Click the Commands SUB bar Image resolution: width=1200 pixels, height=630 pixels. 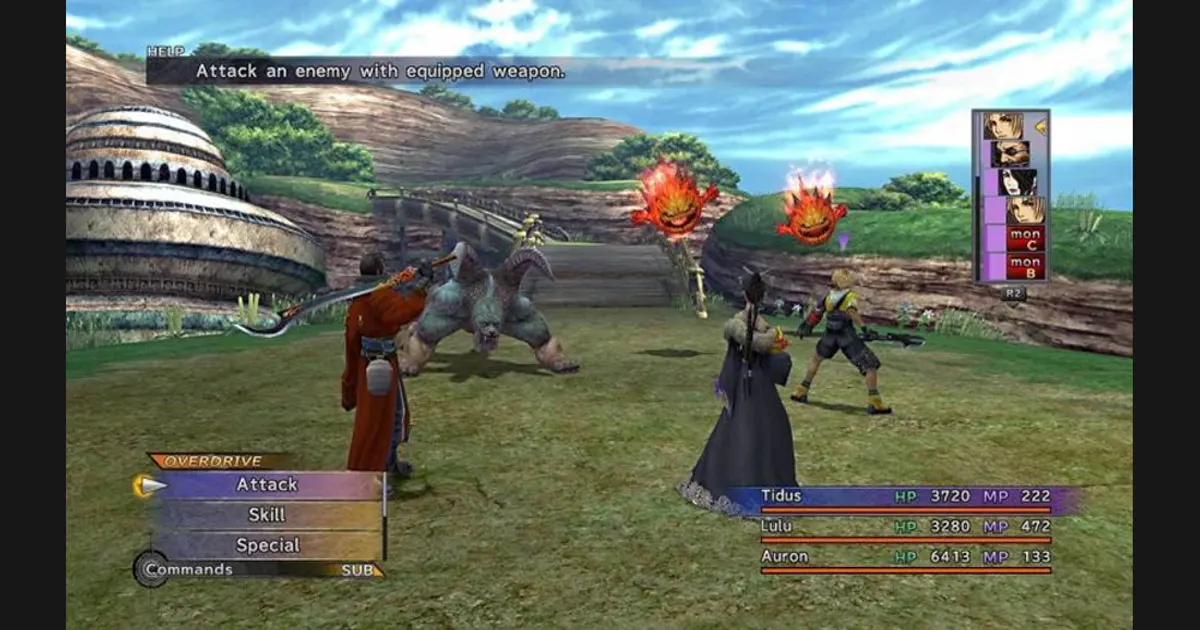coord(260,570)
